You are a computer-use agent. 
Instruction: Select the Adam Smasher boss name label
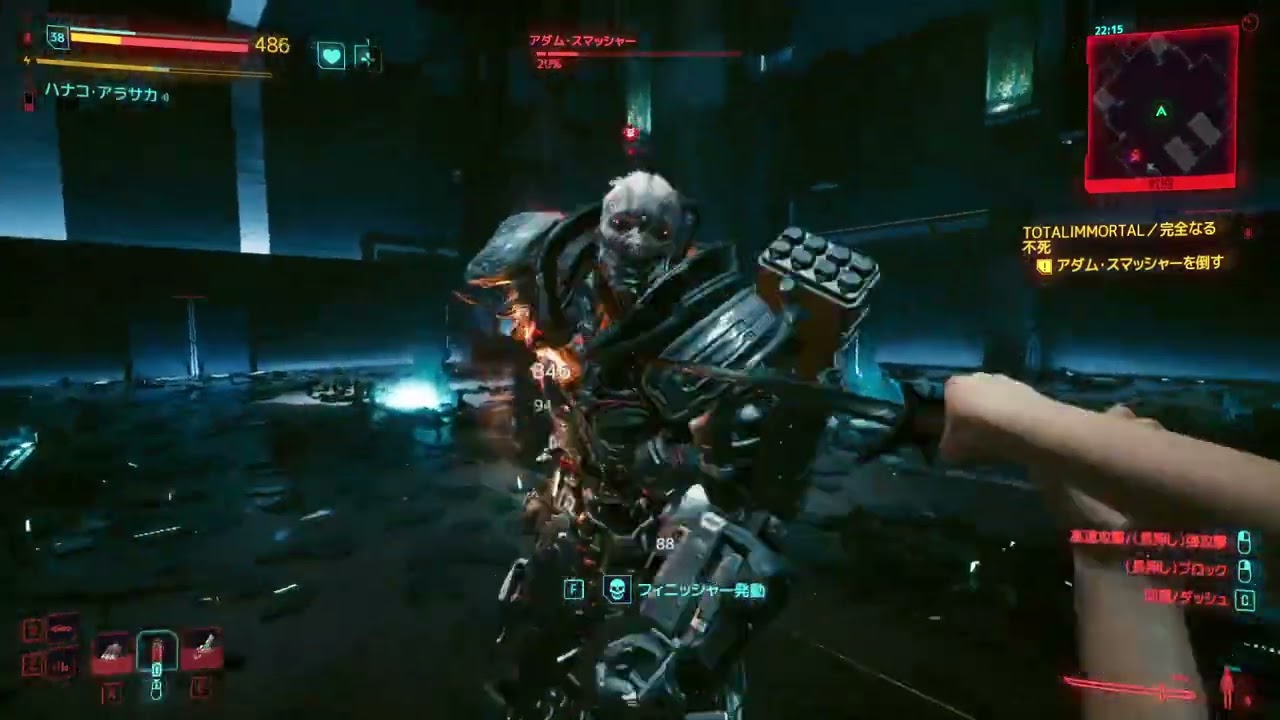[x=582, y=41]
